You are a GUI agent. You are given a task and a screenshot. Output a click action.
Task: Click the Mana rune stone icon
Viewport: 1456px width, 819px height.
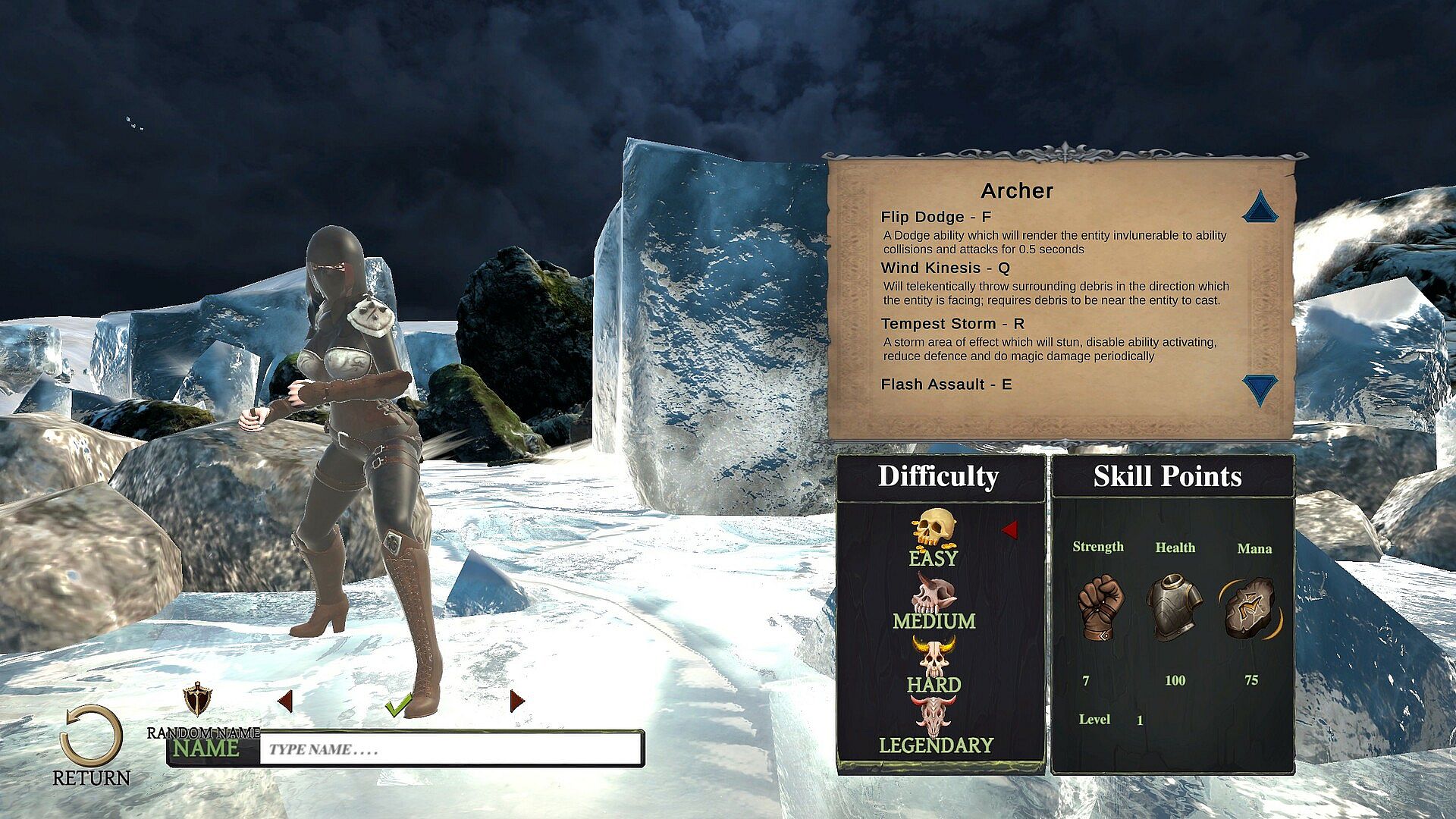point(1252,607)
